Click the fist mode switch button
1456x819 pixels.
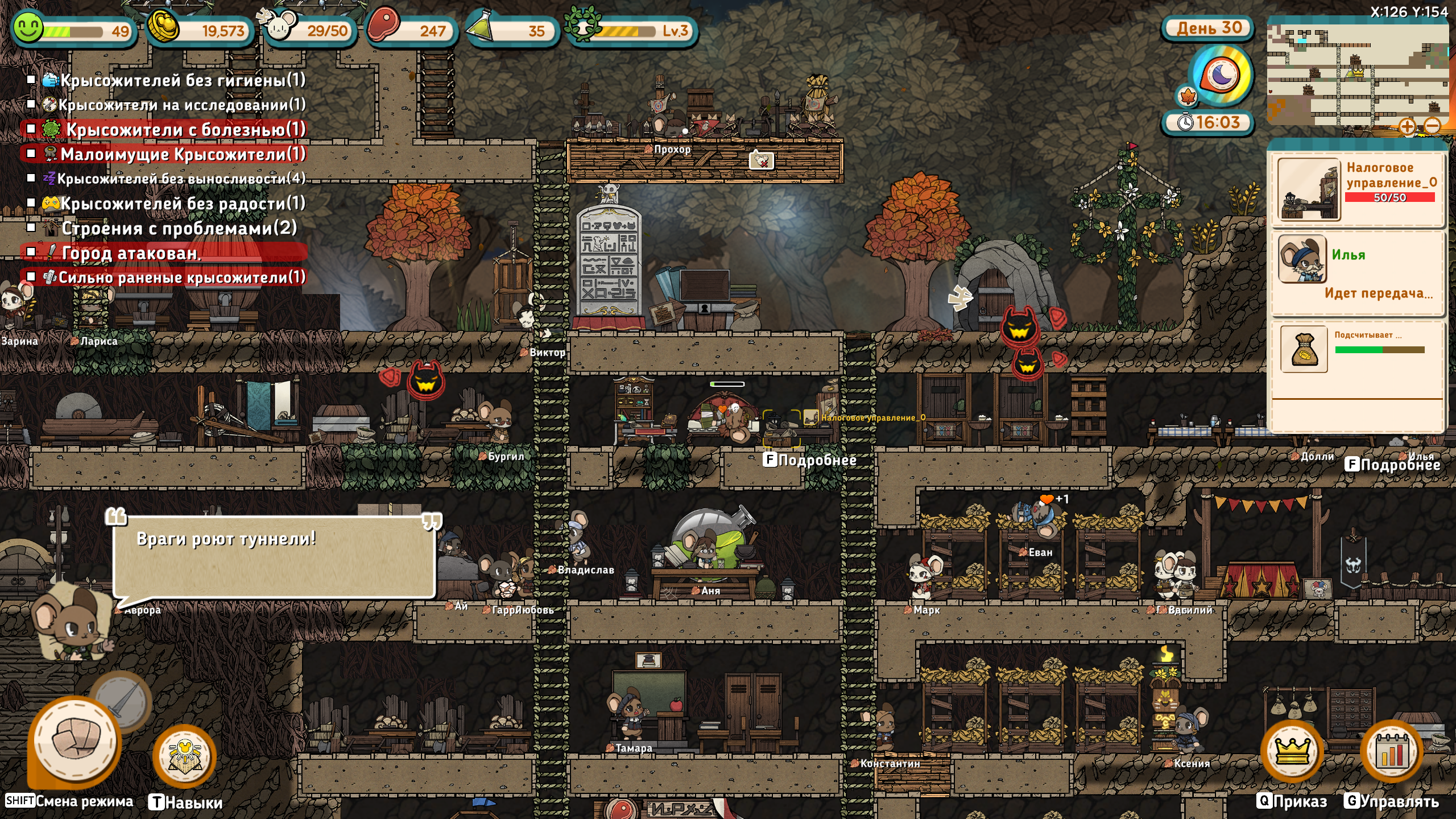[75, 741]
